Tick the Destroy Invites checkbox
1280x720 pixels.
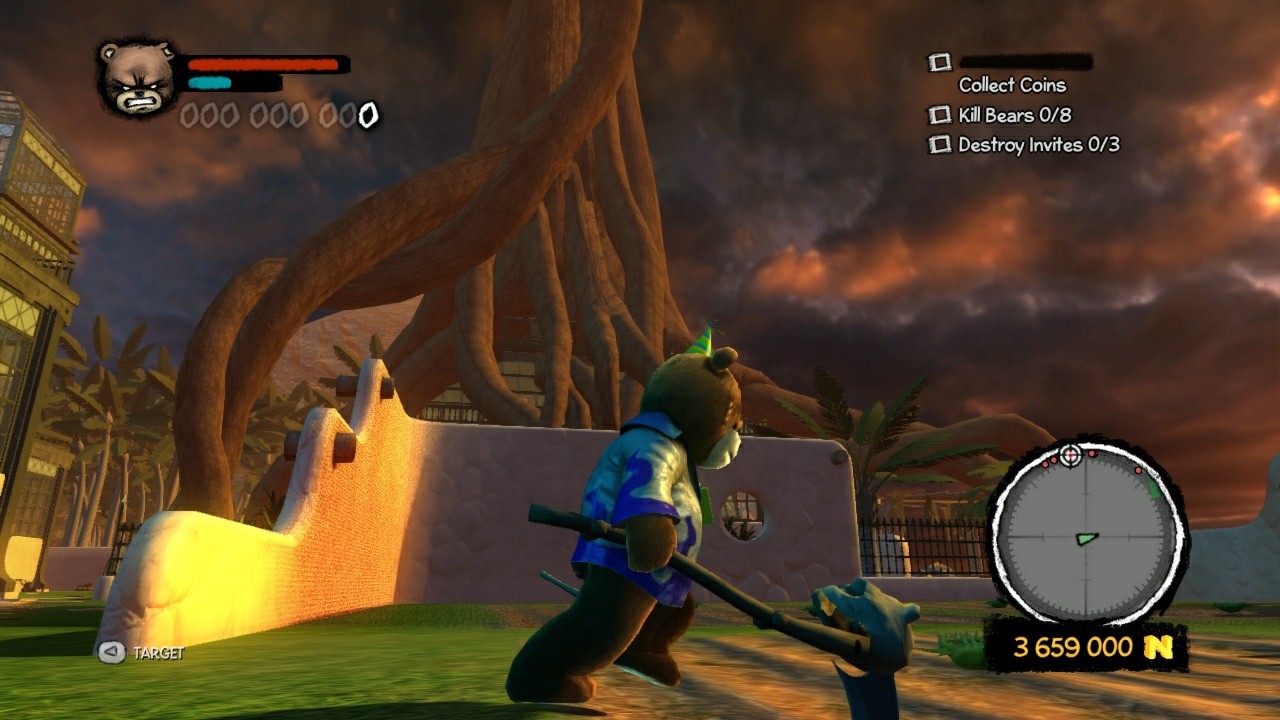point(939,145)
